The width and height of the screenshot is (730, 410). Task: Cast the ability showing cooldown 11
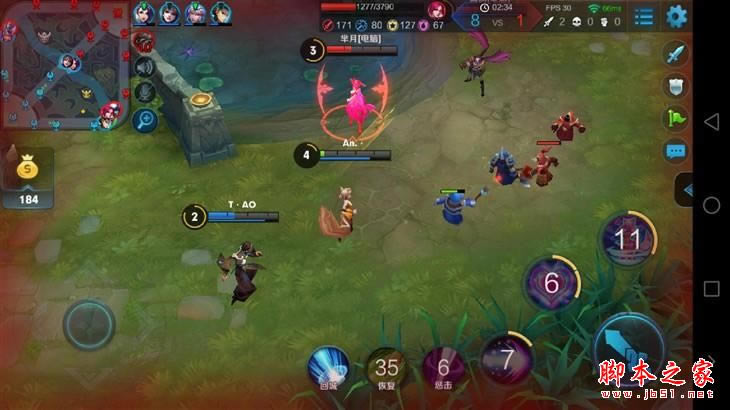(627, 240)
